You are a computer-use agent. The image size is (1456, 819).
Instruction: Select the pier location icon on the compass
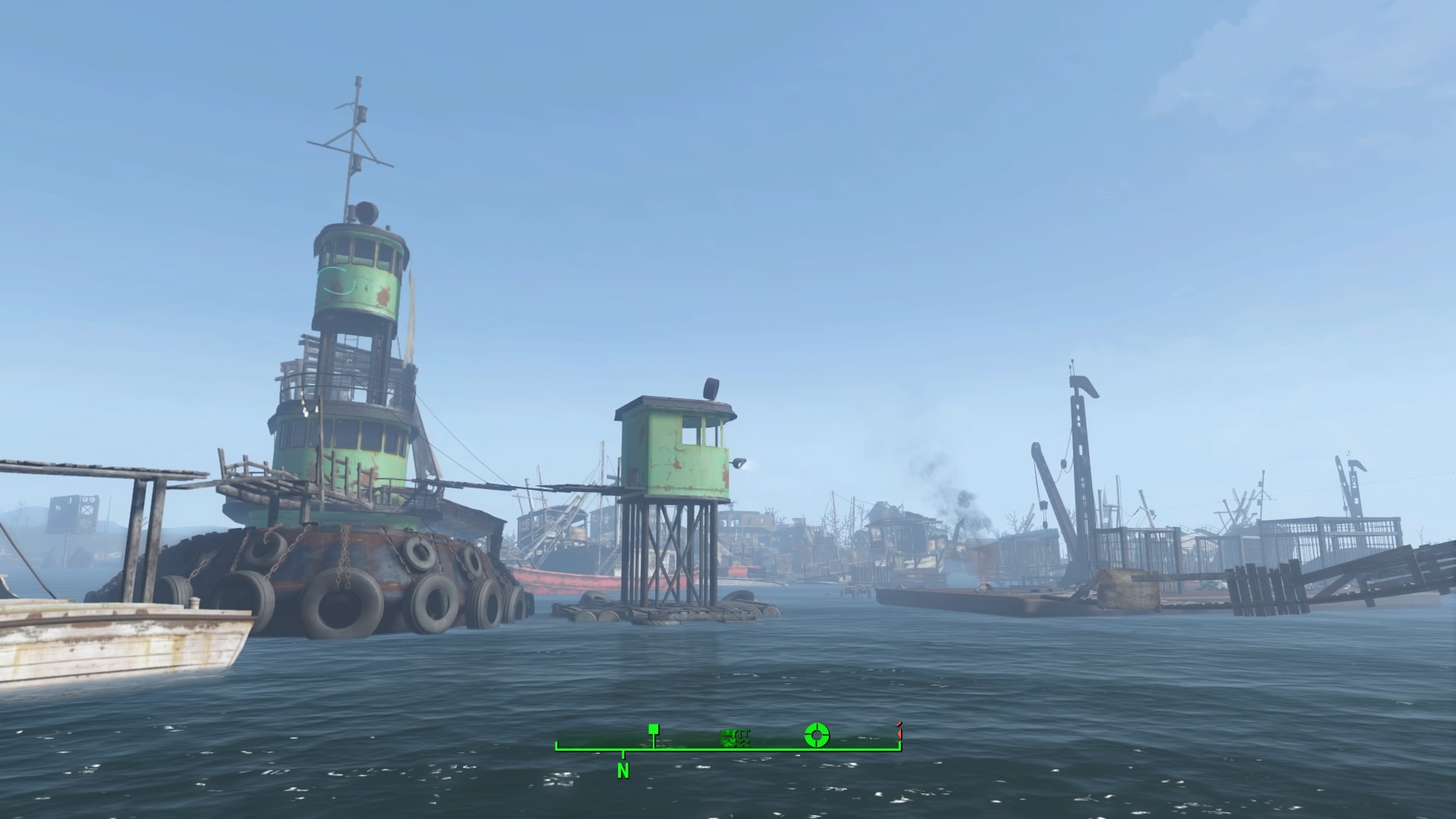[735, 739]
